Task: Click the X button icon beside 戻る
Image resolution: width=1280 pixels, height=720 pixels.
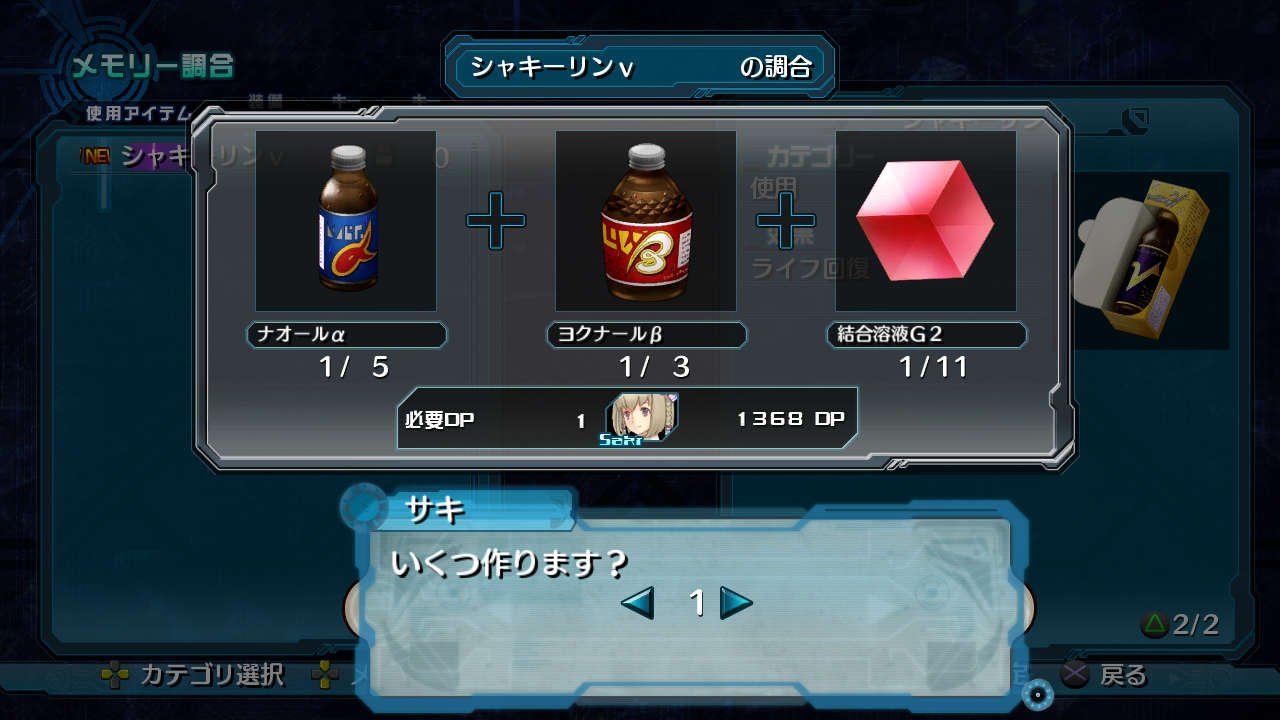Action: (1075, 675)
